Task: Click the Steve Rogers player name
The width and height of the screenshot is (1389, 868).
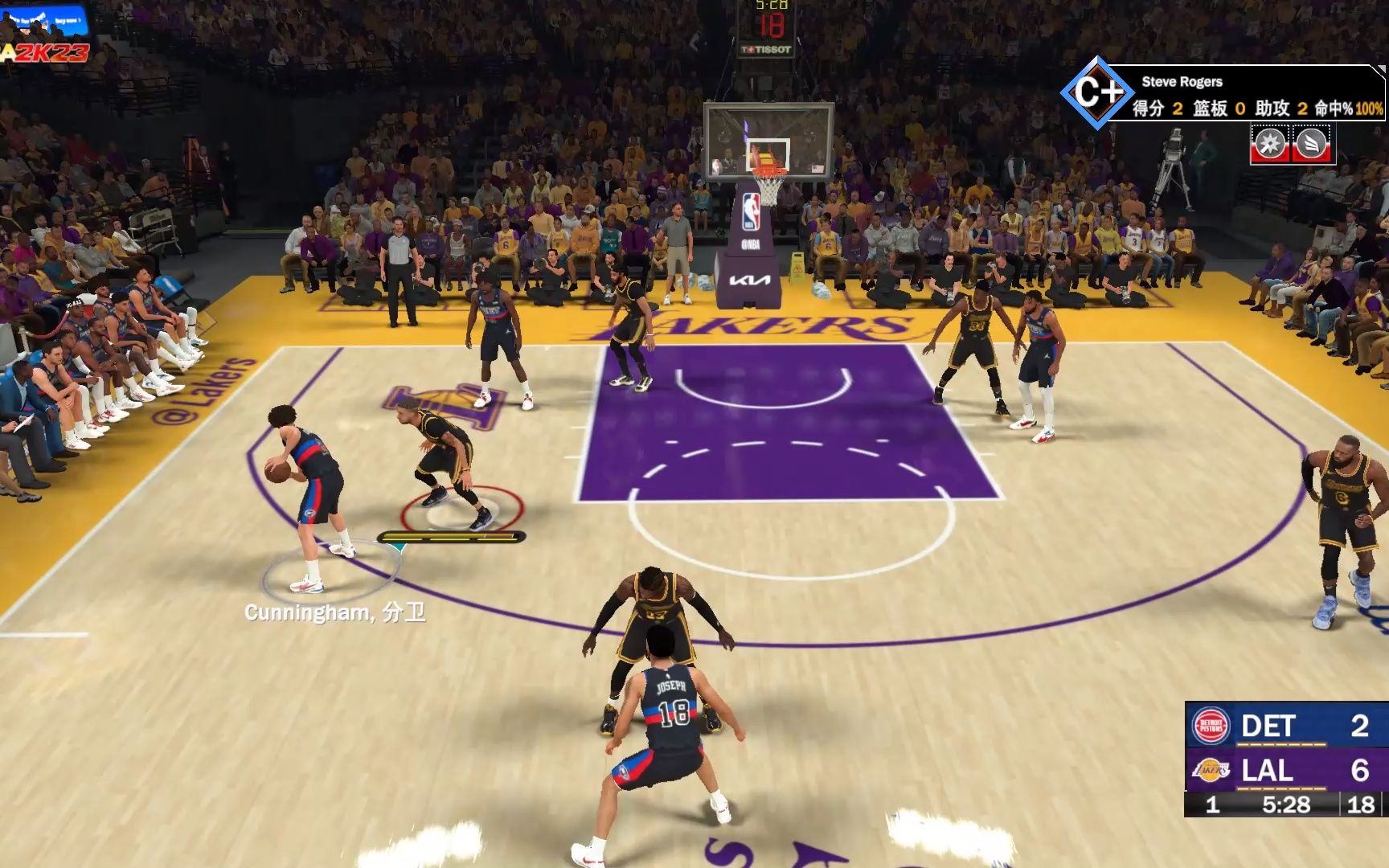Action: [x=1182, y=81]
